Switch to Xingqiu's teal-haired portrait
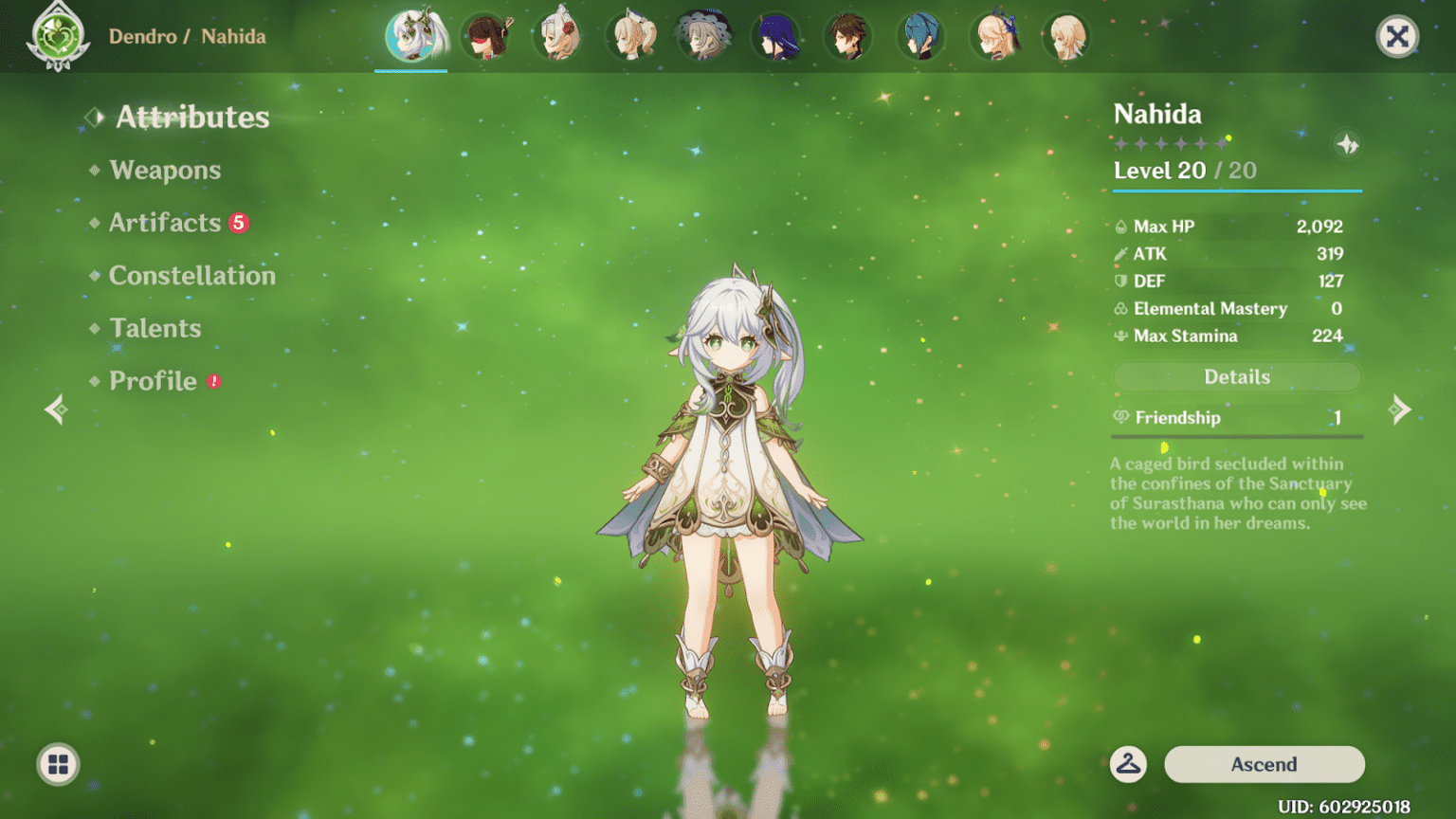1456x819 pixels. click(920, 37)
